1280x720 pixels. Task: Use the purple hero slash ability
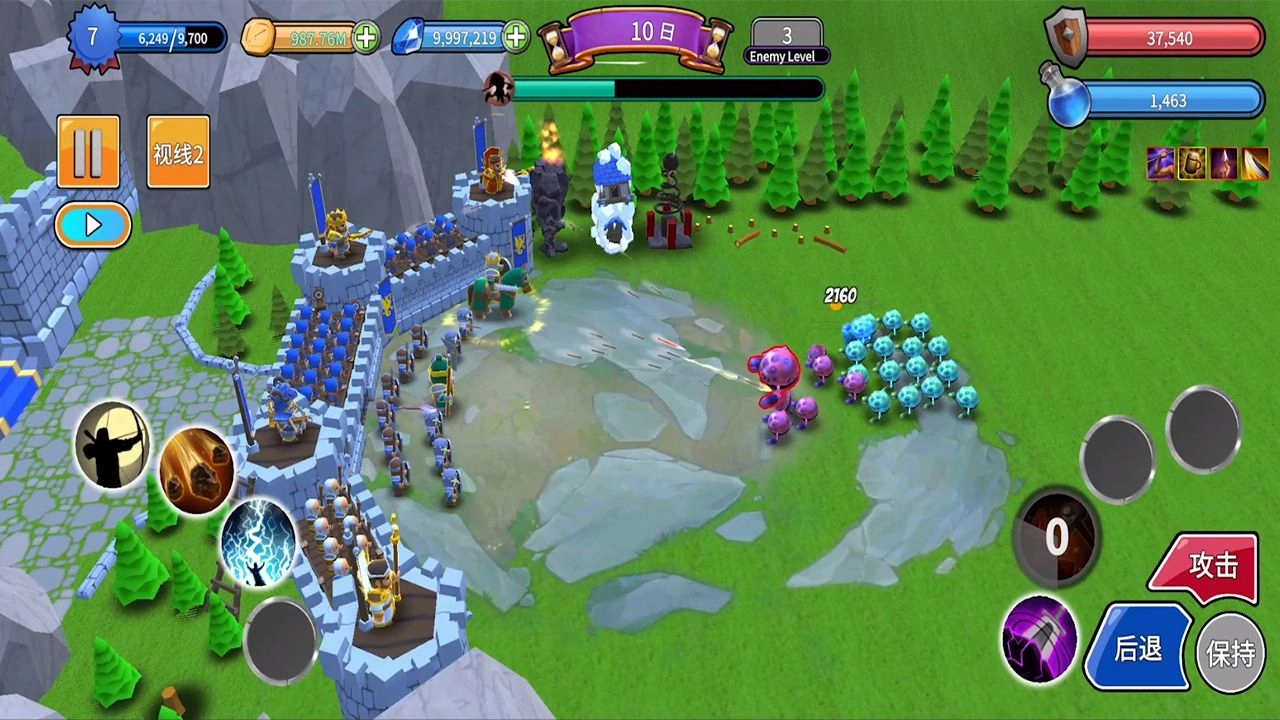(x=1040, y=640)
